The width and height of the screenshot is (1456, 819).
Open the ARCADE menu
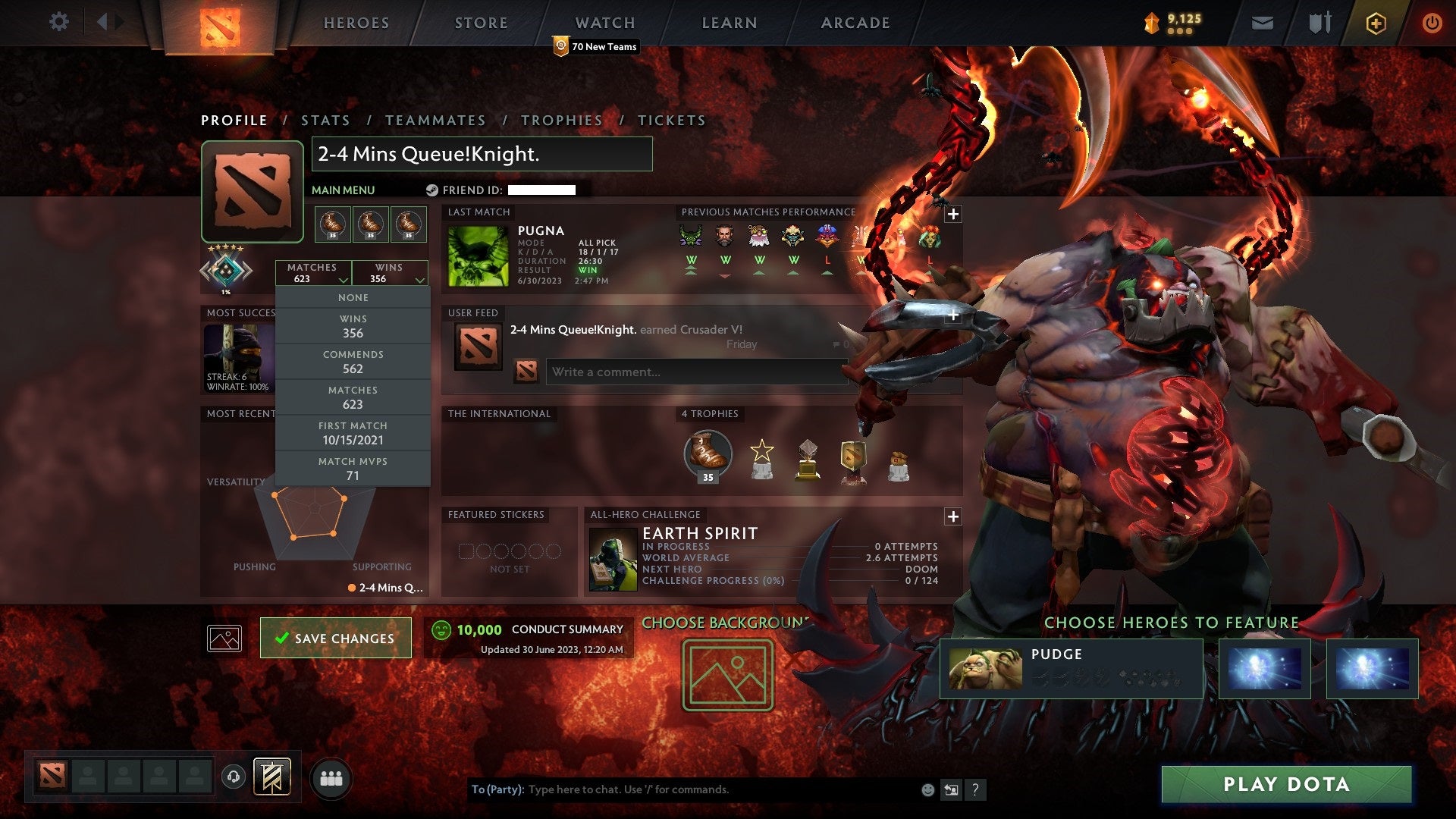(854, 23)
